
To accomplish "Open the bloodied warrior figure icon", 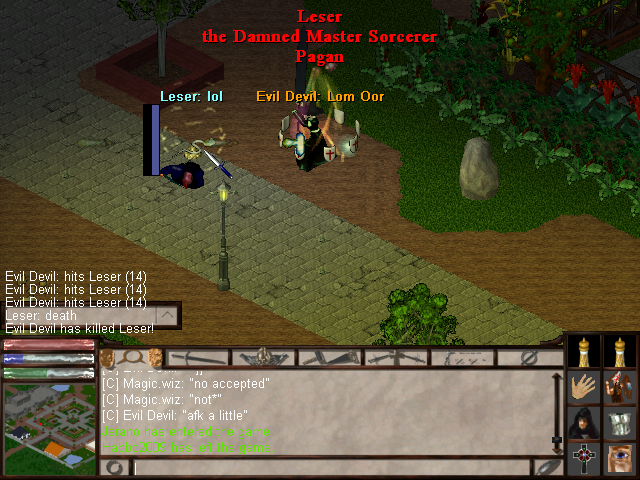I will pyautogui.click(x=621, y=387).
